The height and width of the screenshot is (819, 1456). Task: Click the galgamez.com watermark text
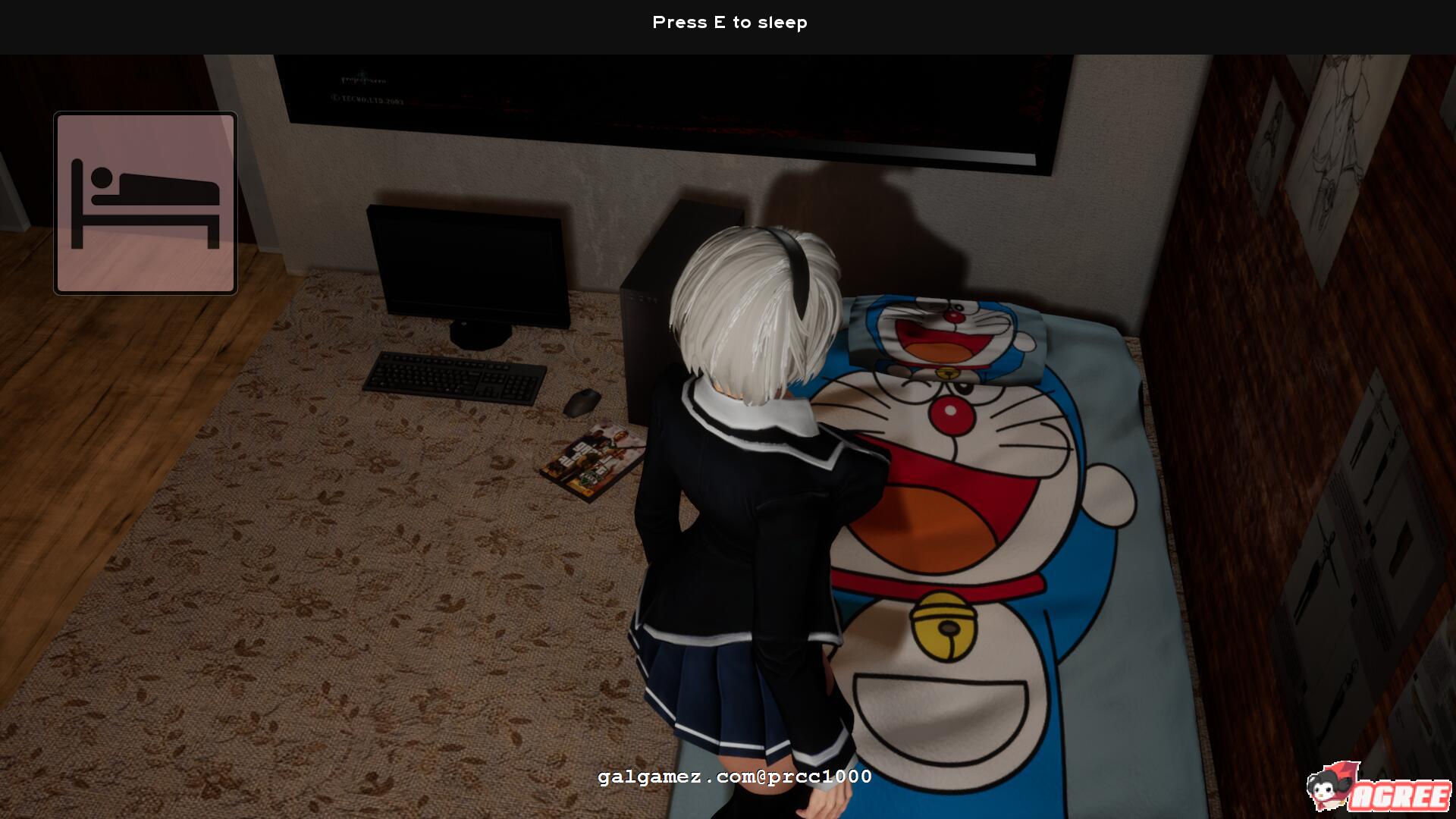click(x=734, y=777)
